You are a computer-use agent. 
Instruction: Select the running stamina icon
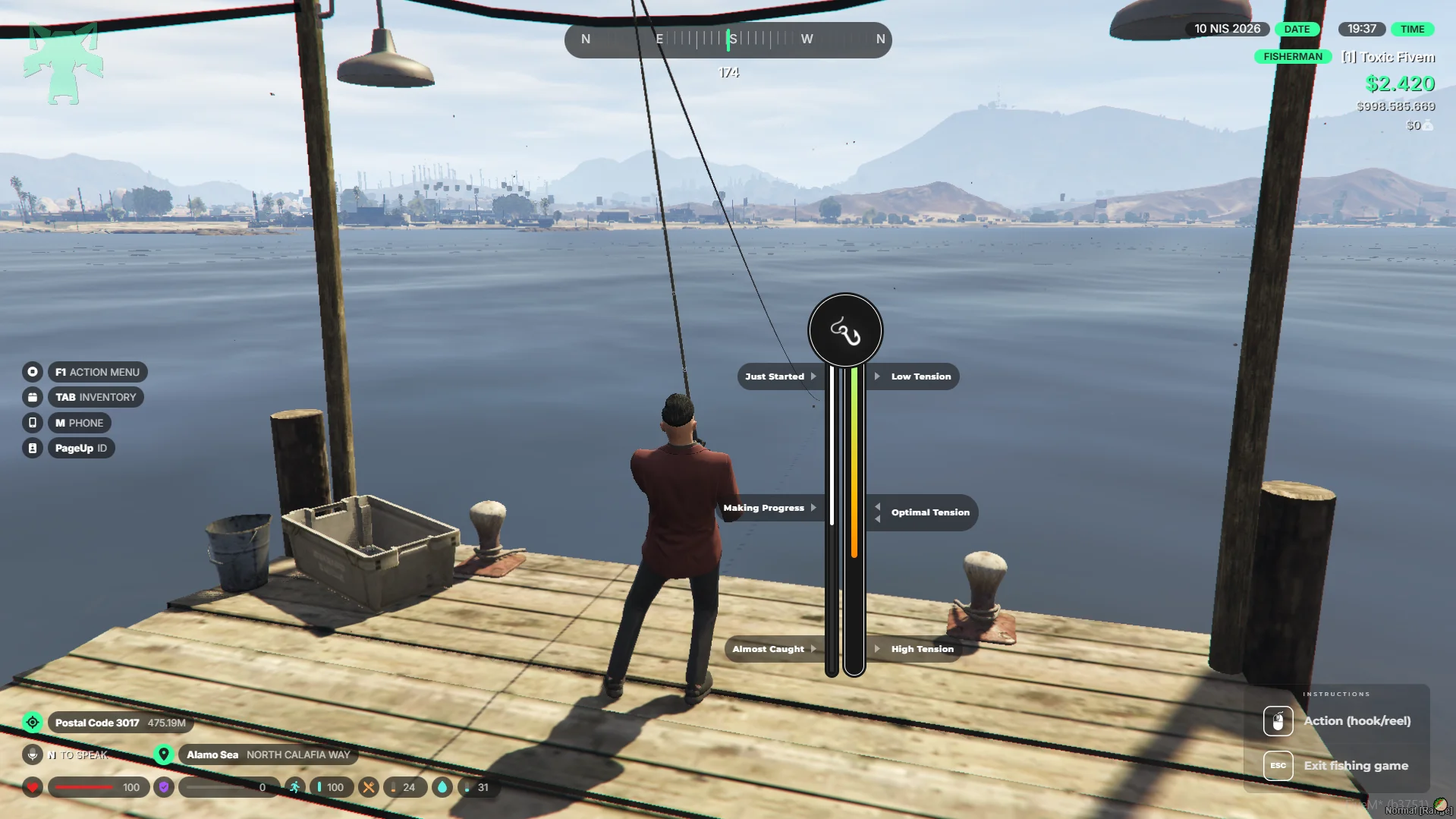pyautogui.click(x=294, y=787)
